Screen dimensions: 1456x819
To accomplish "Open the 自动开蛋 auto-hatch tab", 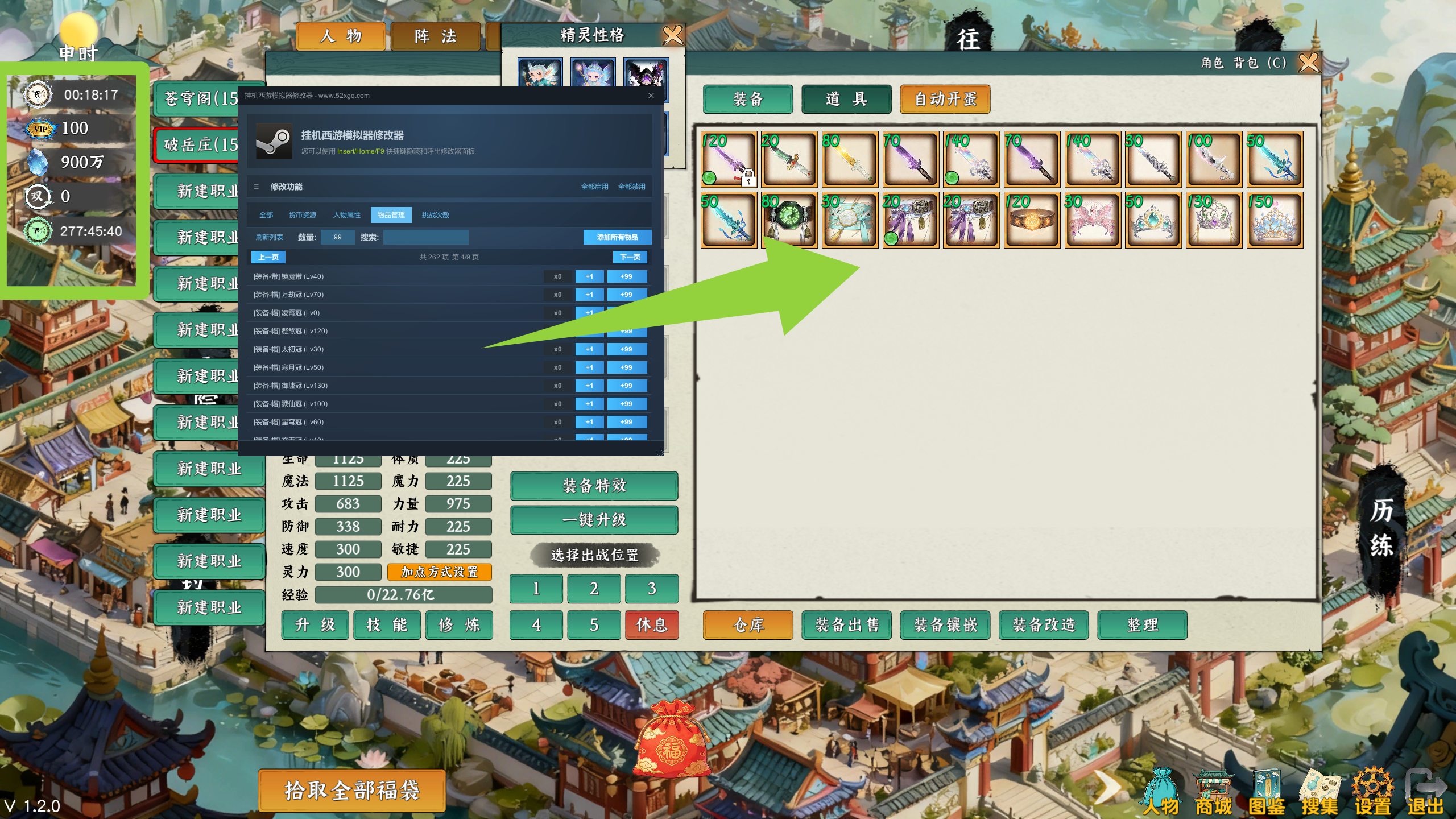I will 945,100.
